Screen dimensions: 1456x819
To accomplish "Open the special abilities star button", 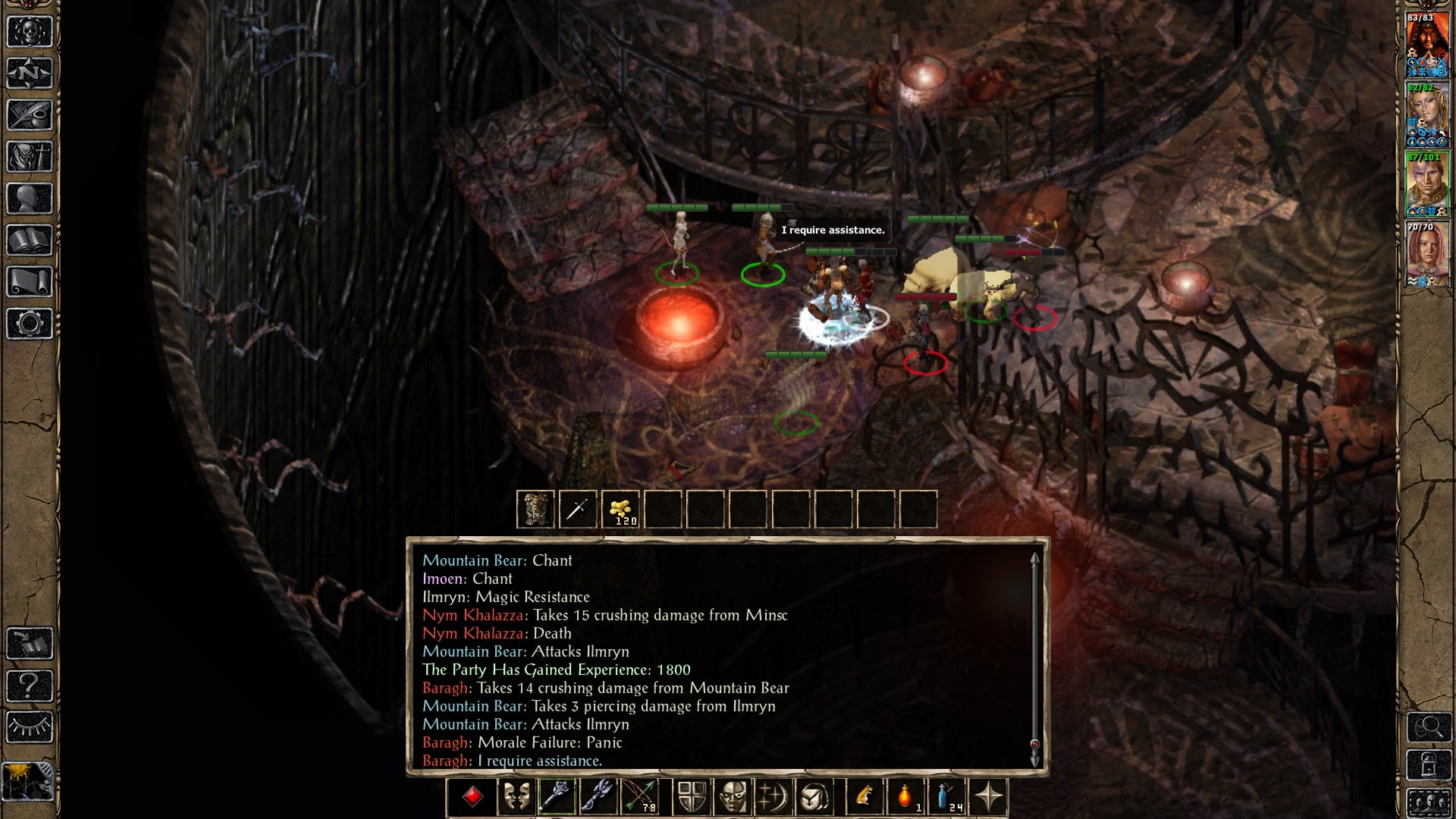I will pyautogui.click(x=988, y=796).
